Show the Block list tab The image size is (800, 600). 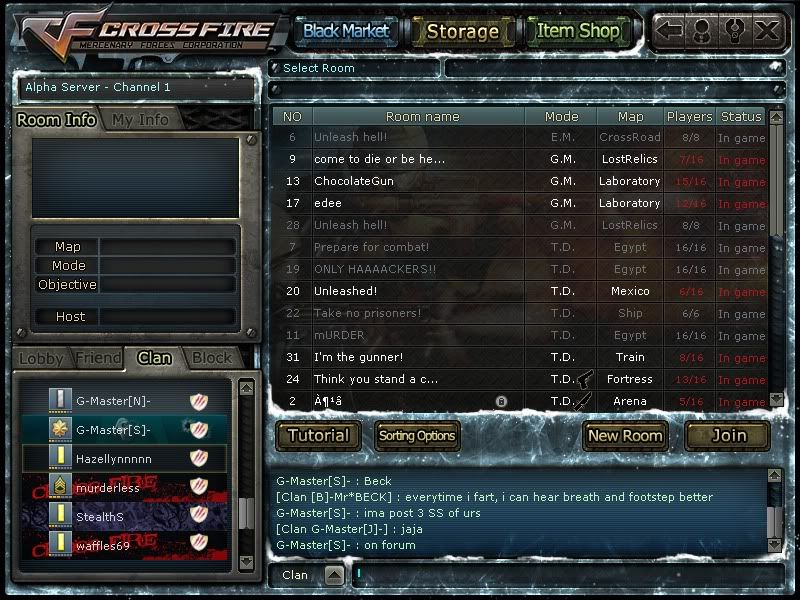click(x=211, y=357)
